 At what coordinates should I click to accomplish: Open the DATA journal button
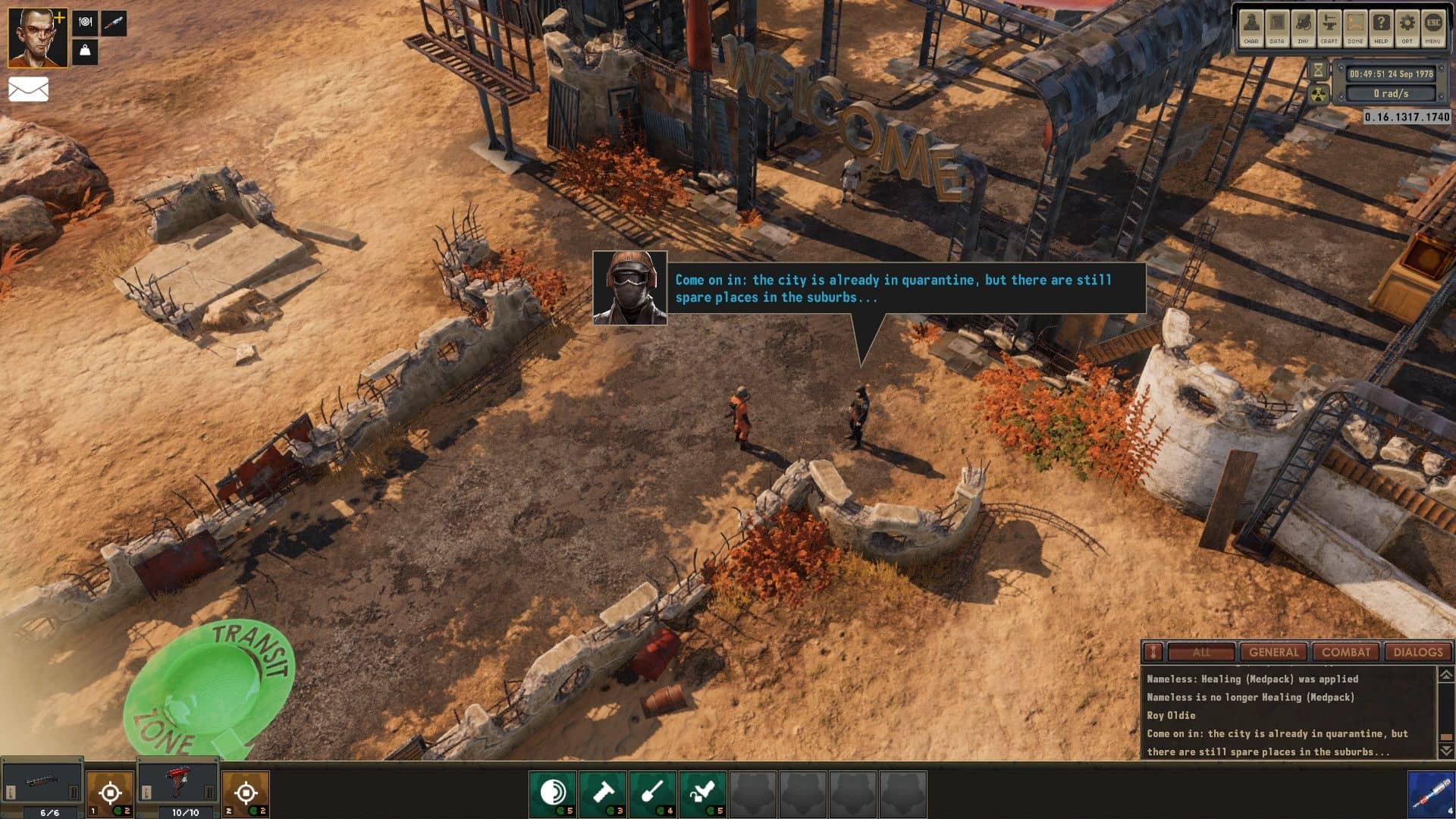click(1277, 27)
